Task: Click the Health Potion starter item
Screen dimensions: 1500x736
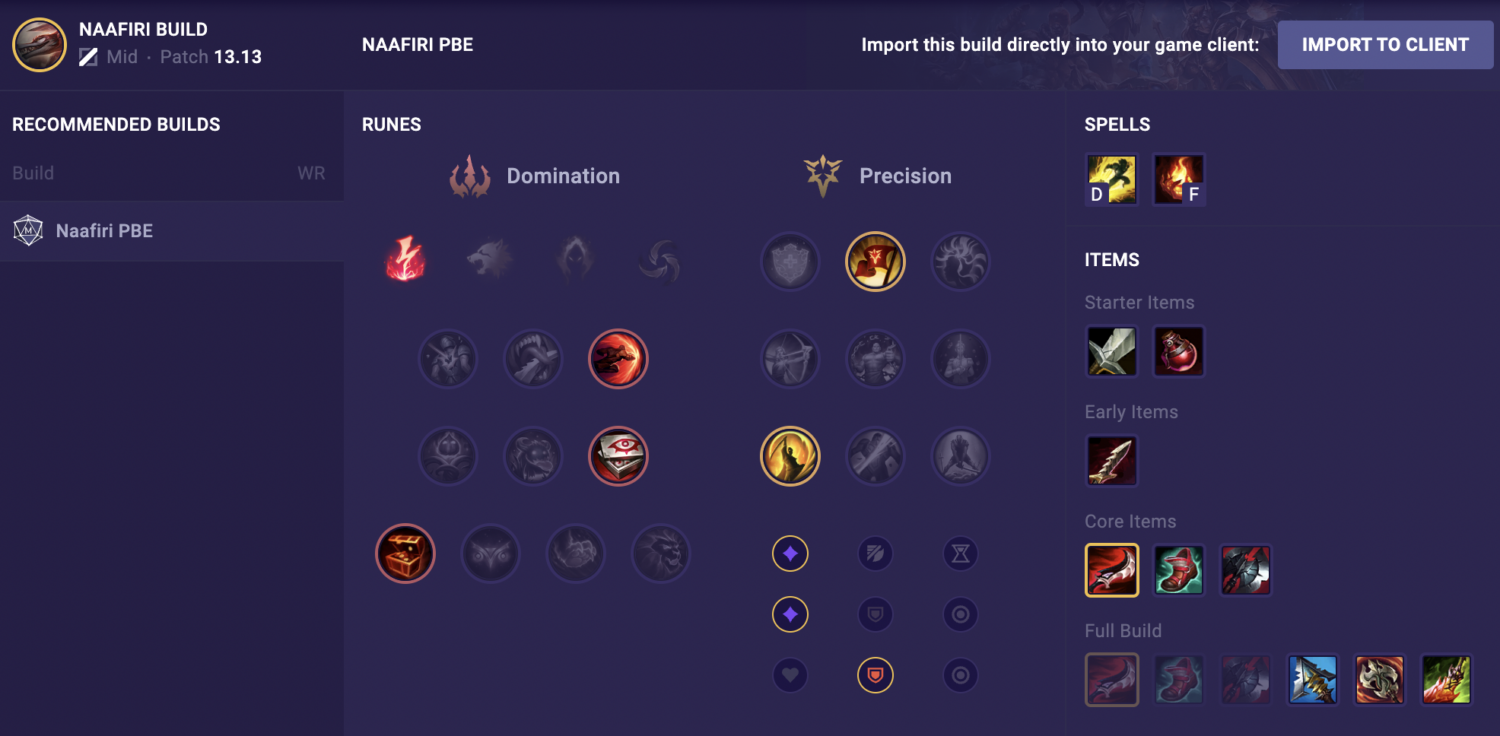Action: [1179, 351]
